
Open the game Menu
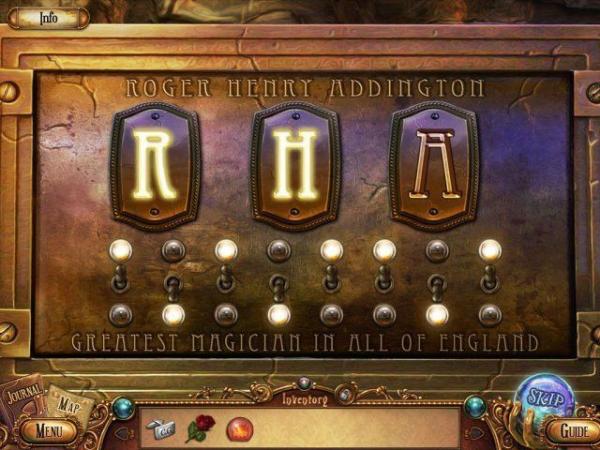[x=46, y=432]
